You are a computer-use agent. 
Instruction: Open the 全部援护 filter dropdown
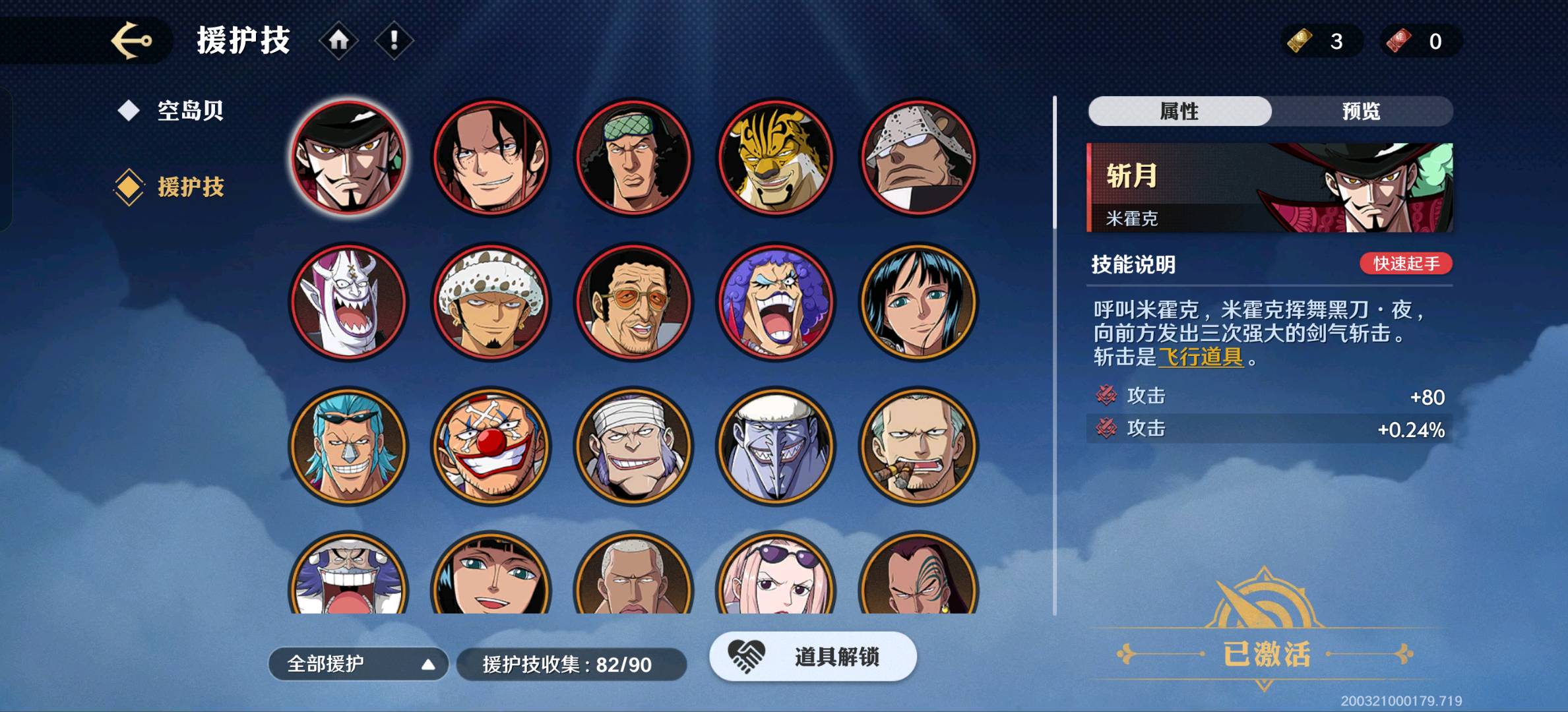358,664
